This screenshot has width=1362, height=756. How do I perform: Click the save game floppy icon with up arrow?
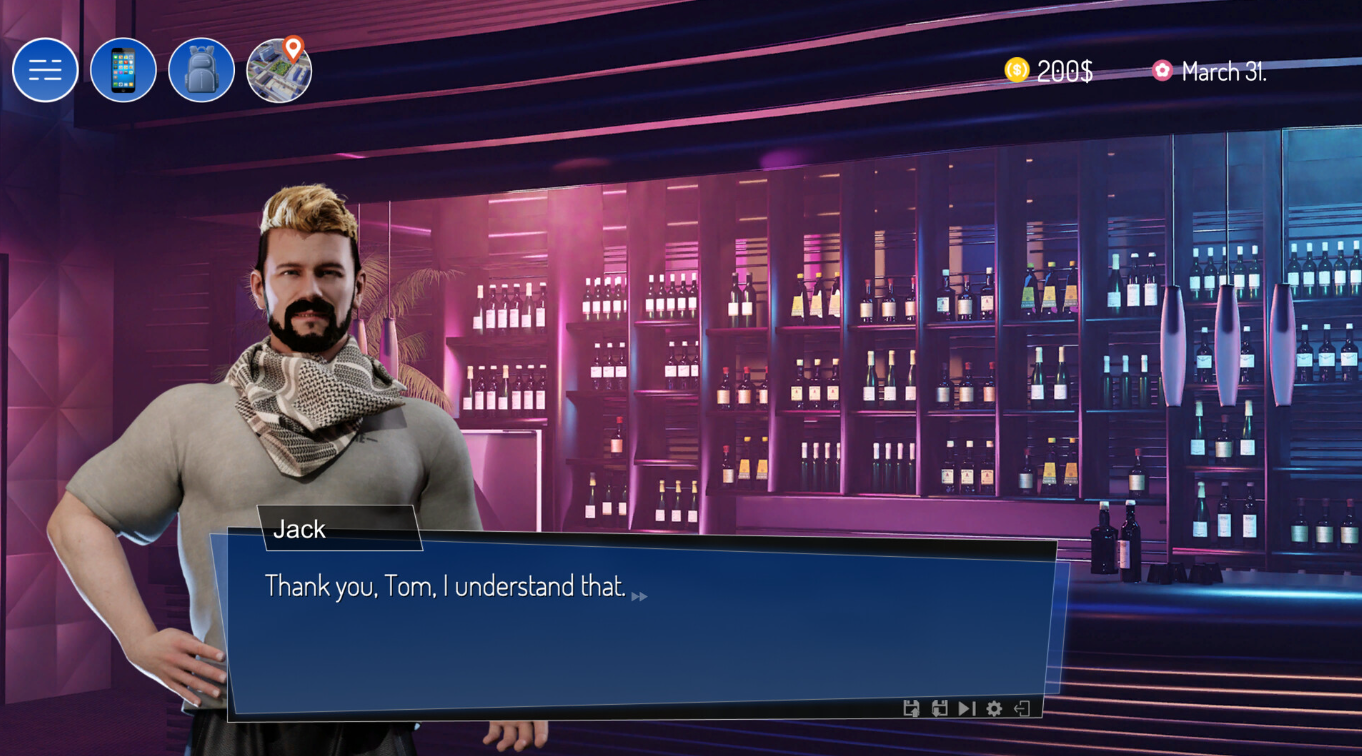[911, 708]
